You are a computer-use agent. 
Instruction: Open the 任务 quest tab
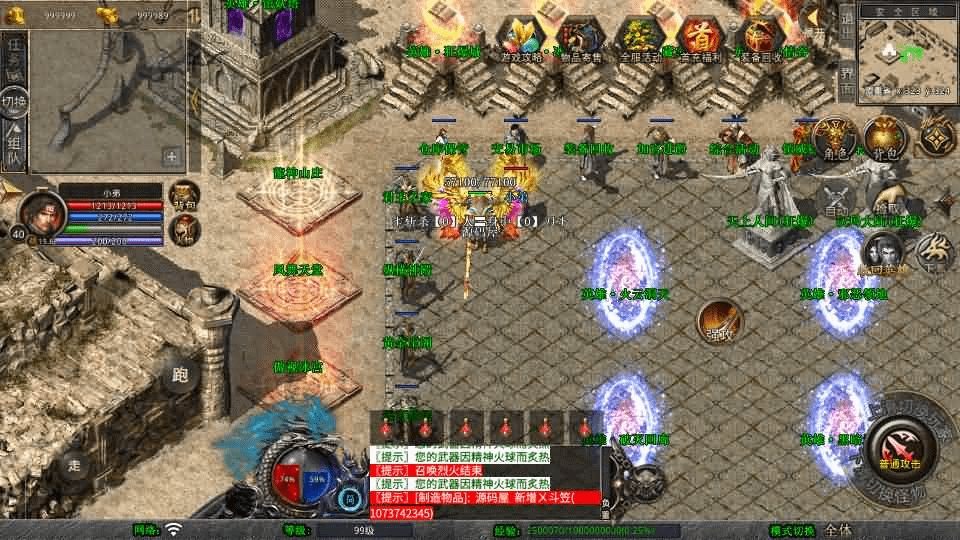tap(14, 57)
